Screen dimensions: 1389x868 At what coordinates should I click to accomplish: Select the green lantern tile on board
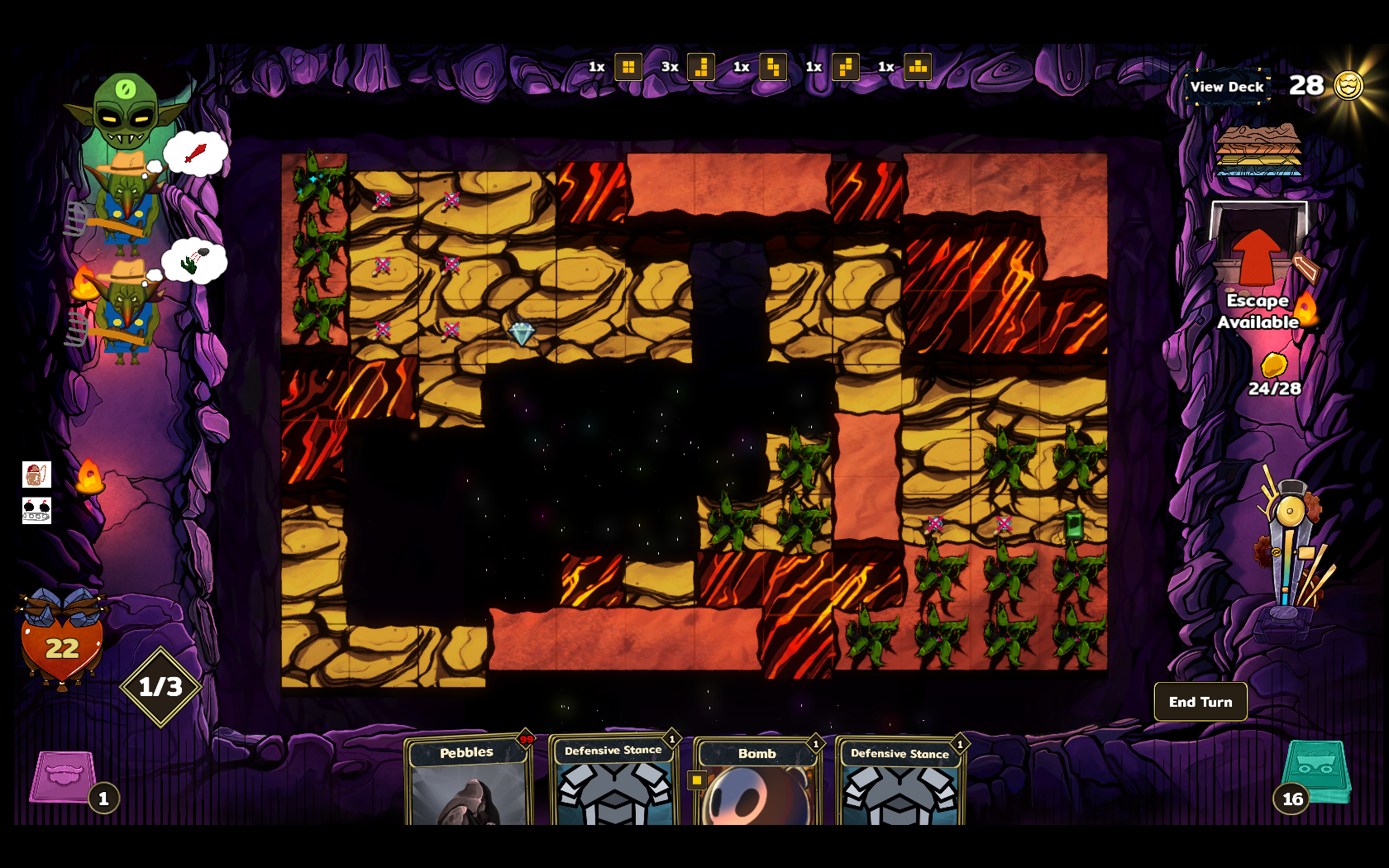pos(1073,524)
